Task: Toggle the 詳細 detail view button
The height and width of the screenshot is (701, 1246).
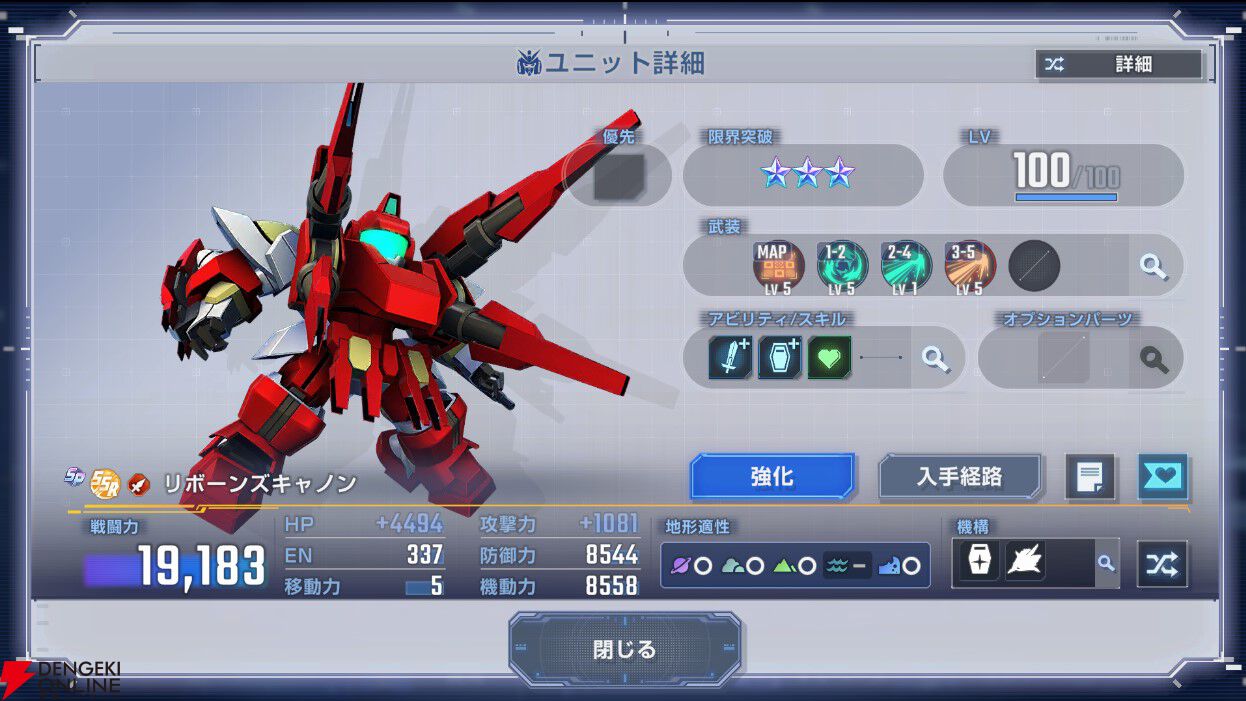Action: pyautogui.click(x=1118, y=65)
